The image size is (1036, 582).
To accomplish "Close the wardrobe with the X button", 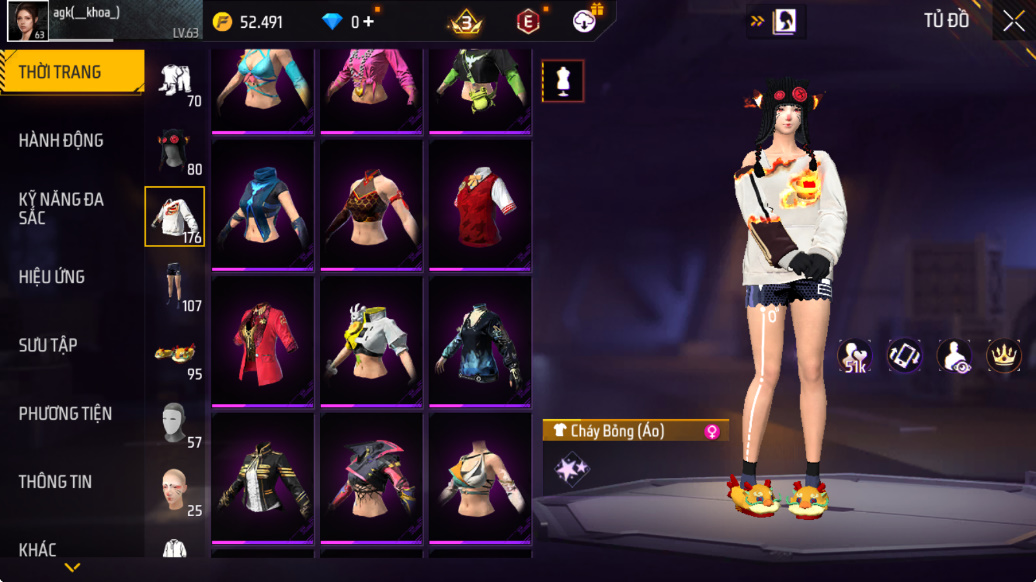I will [x=1012, y=21].
